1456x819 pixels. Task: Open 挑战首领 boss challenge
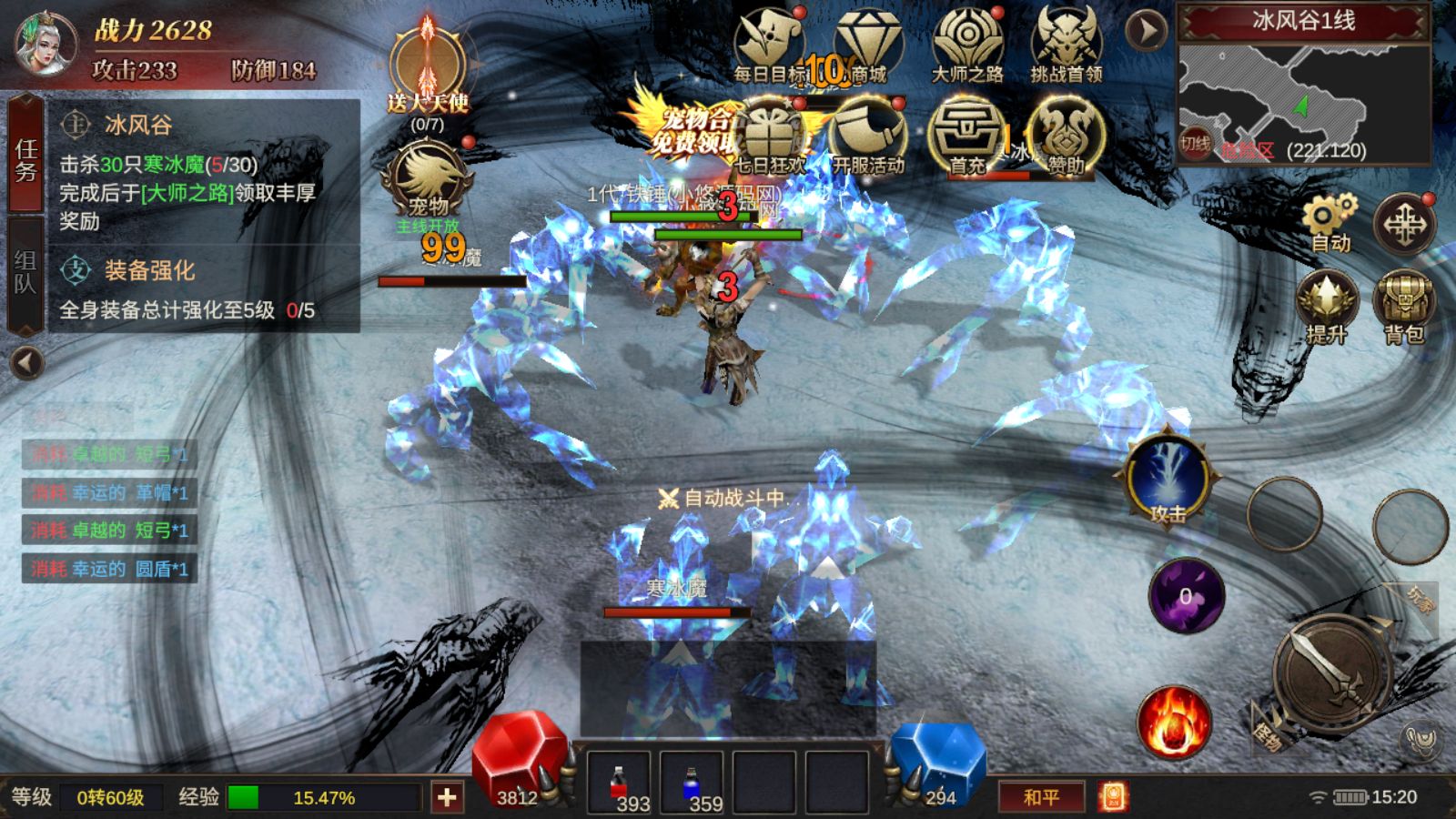pyautogui.click(x=1067, y=45)
